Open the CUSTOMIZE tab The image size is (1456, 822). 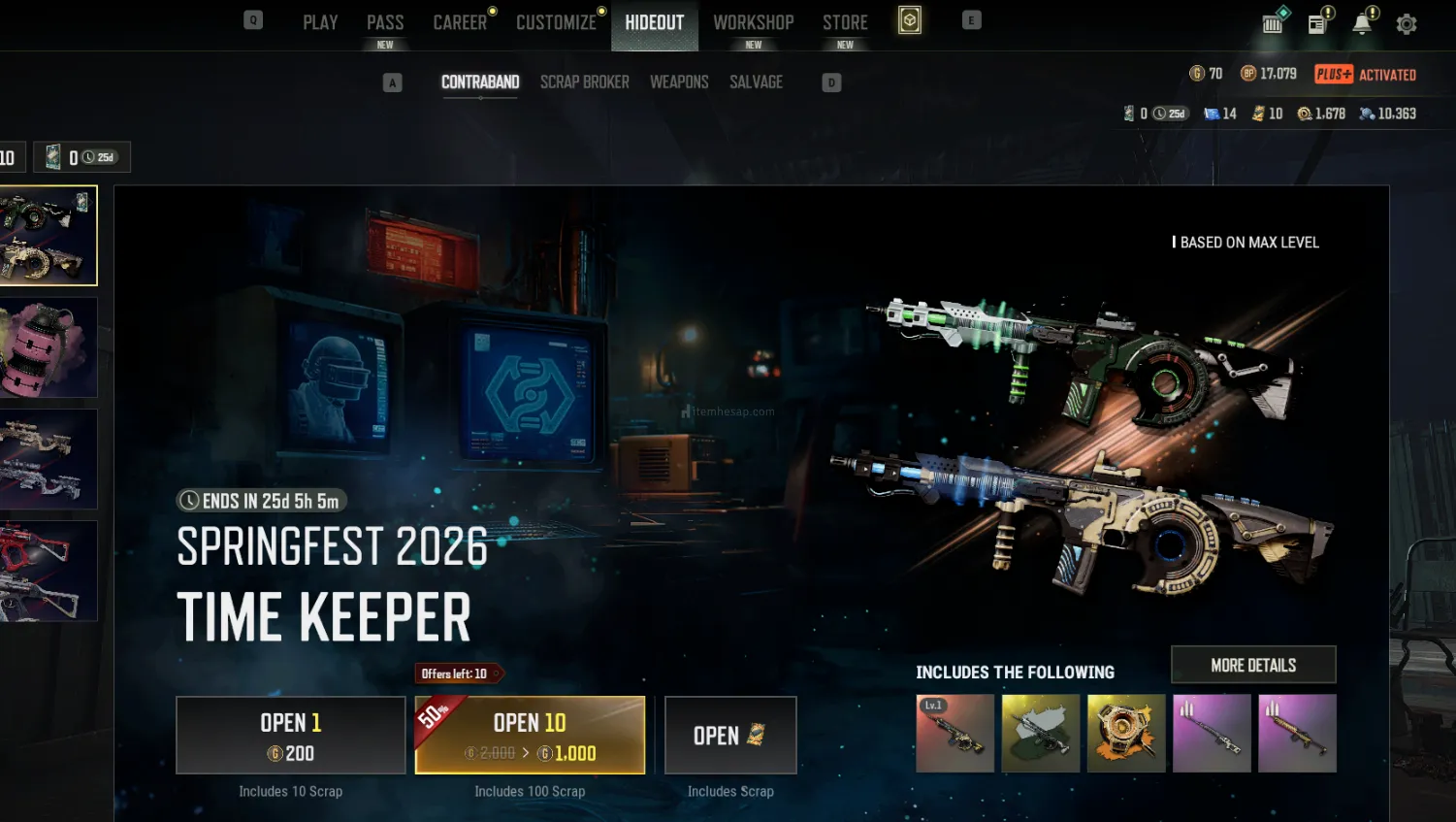556,22
